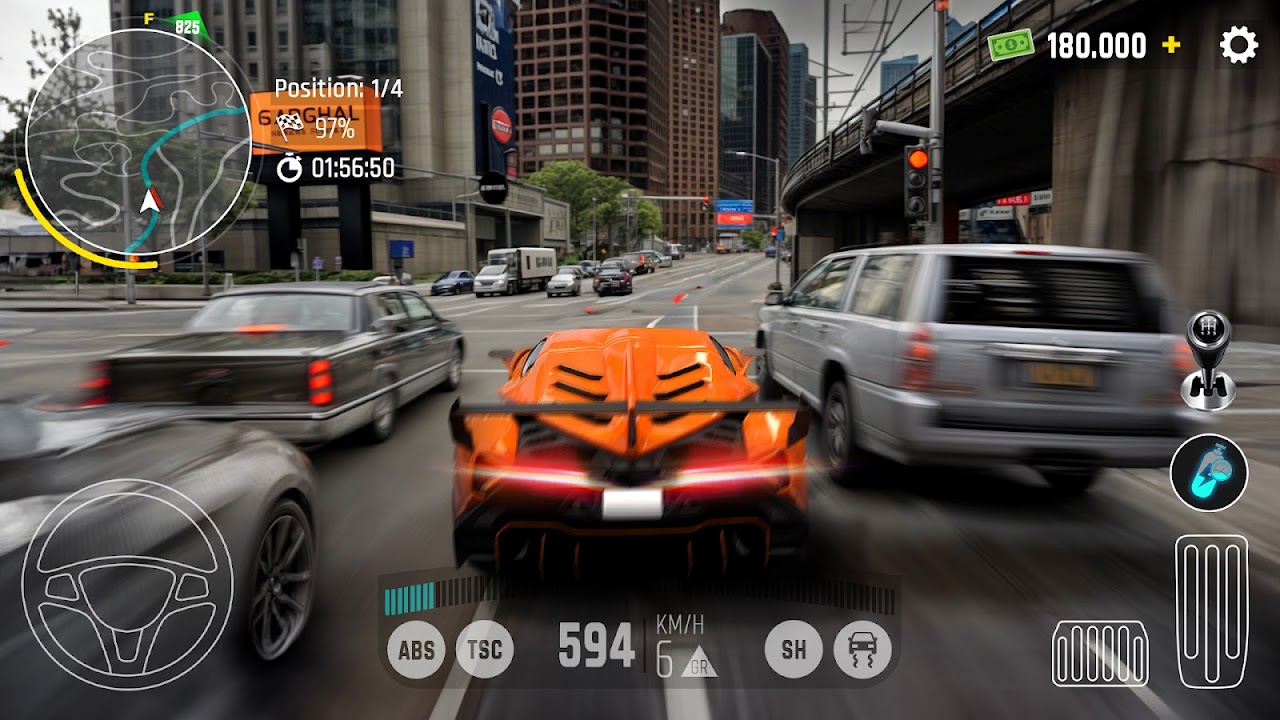Viewport: 1280px width, 720px height.
Task: Click the gear shifter knob
Action: click(1208, 360)
